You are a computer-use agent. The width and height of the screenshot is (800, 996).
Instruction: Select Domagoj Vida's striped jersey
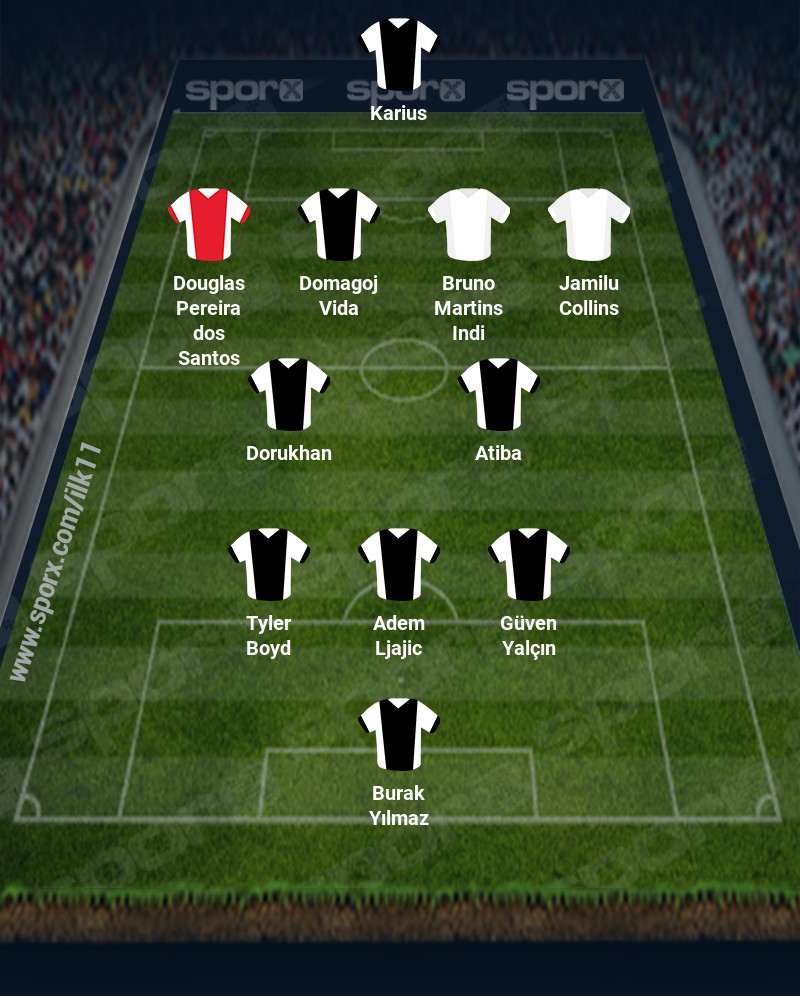(x=339, y=224)
